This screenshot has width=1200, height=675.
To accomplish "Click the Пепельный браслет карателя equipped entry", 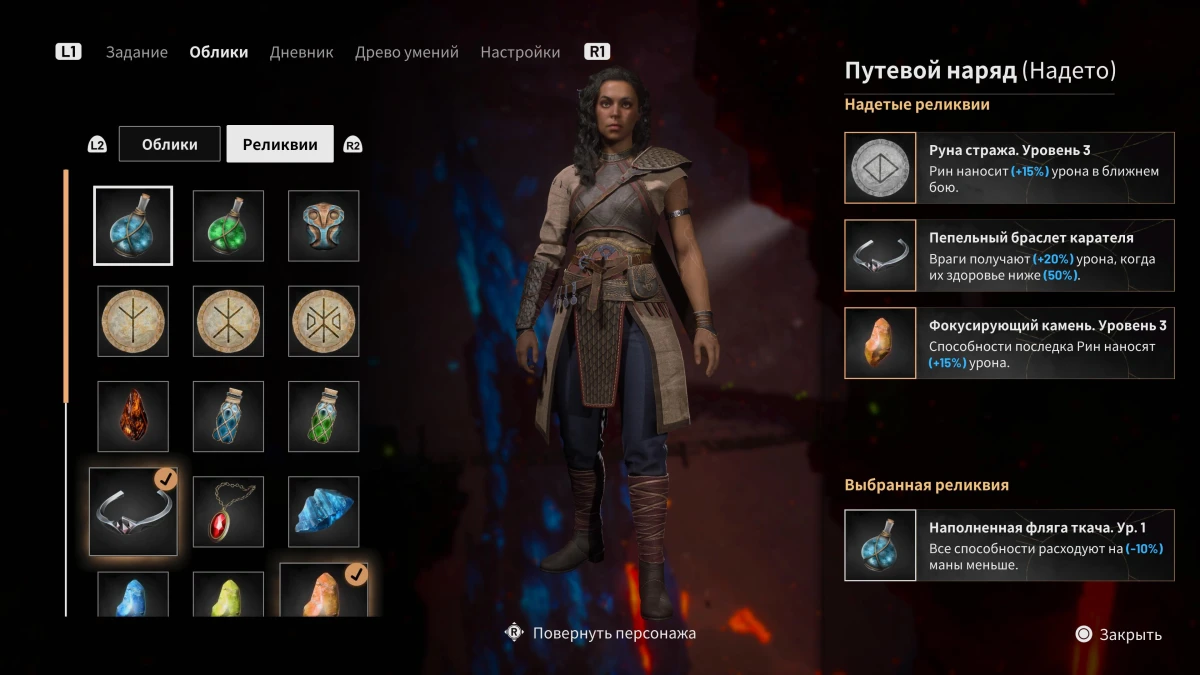I will pyautogui.click(x=1009, y=255).
